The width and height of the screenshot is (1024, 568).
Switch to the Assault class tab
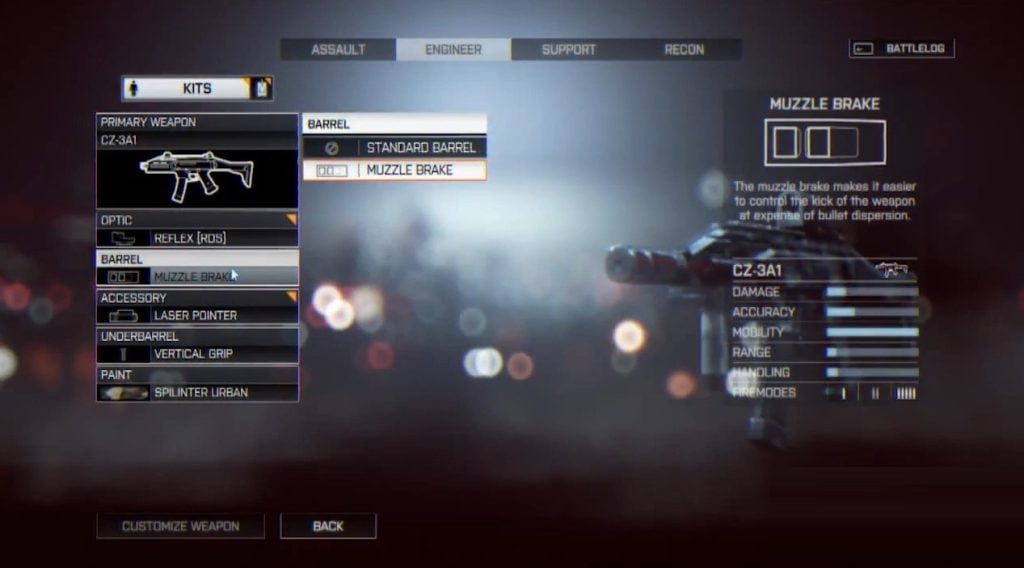tap(338, 49)
